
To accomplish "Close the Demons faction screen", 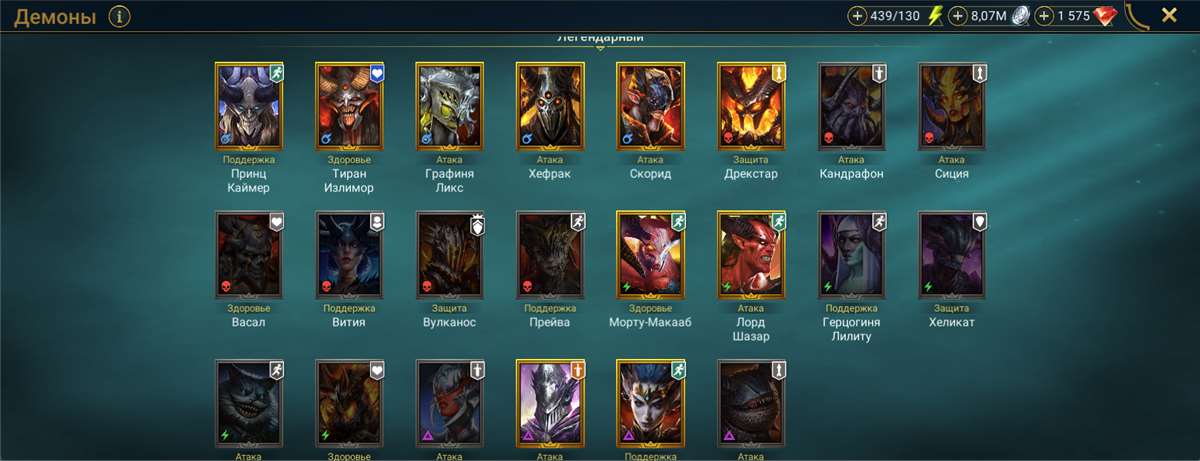I will (x=1168, y=15).
